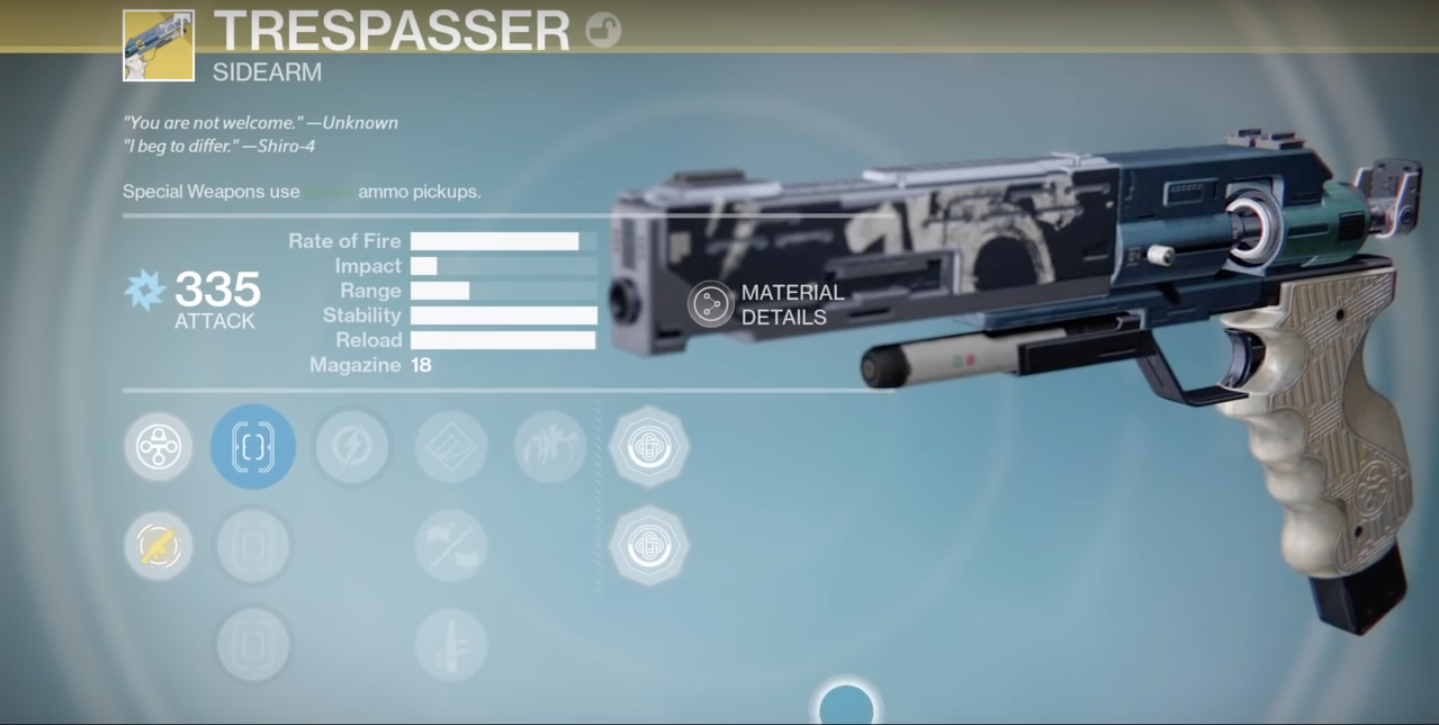1439x725 pixels.
Task: Open the bottom octagonal ornament slot
Action: click(649, 545)
